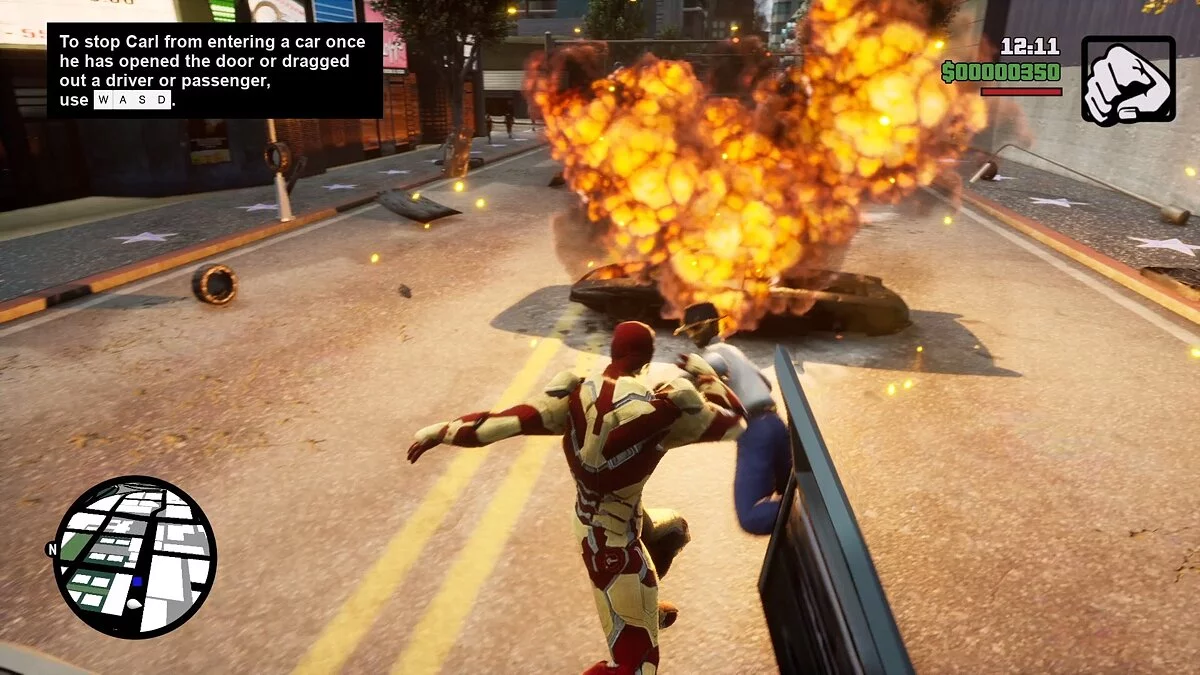This screenshot has width=1200, height=675.
Task: Click the north indicator on the radar
Action: pos(51,549)
